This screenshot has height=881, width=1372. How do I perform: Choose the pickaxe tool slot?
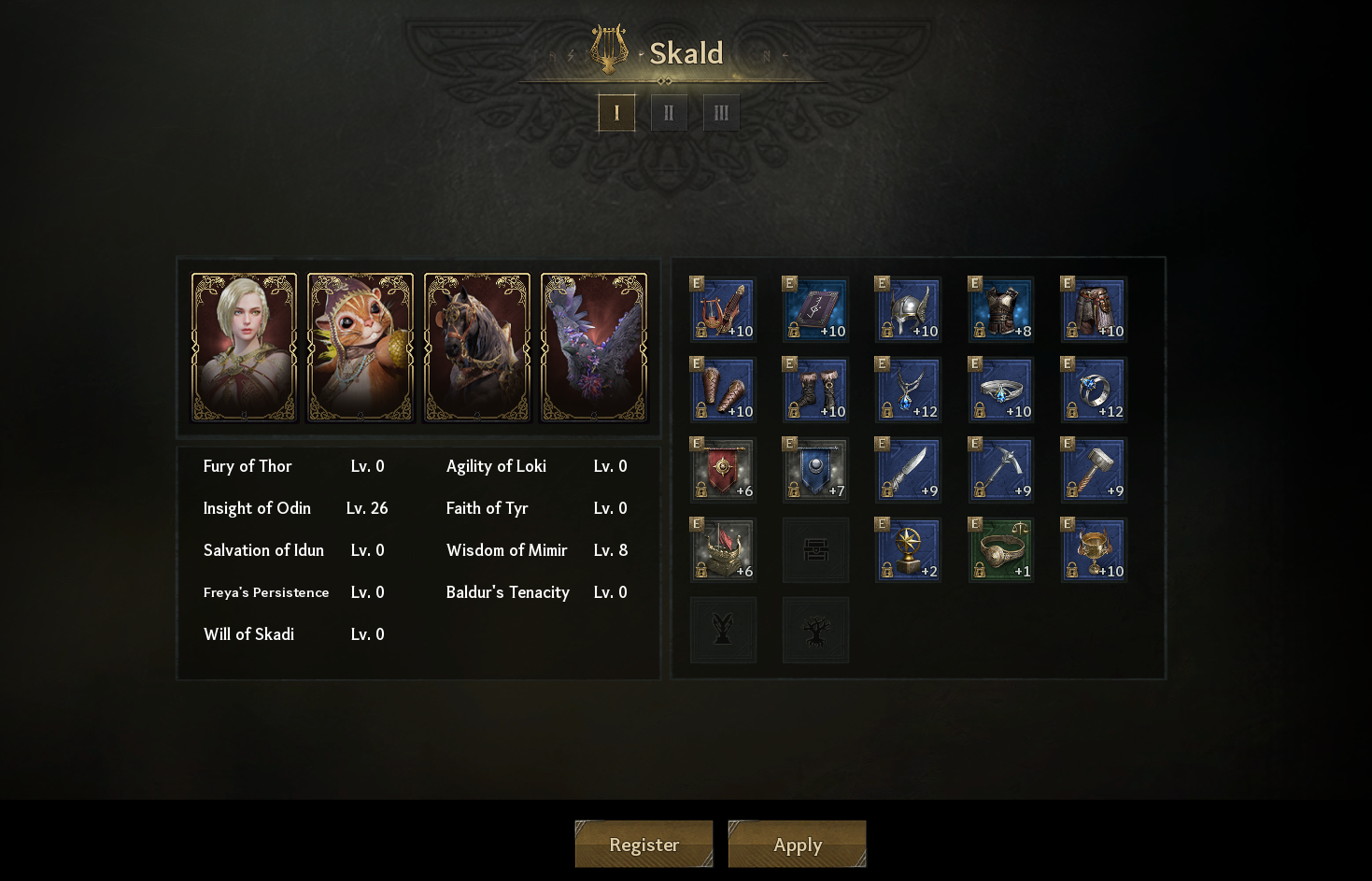(x=1000, y=470)
